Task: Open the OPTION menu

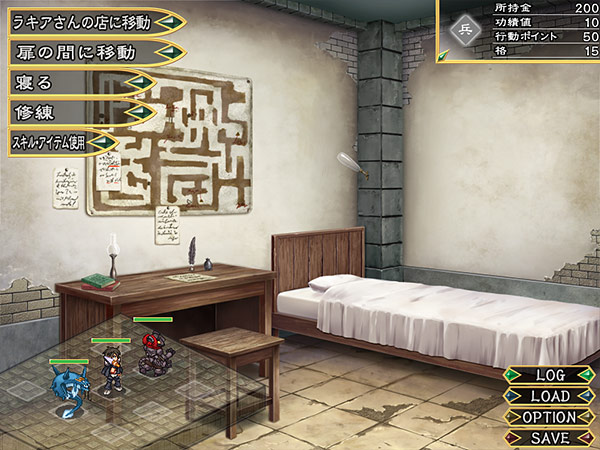Action: (x=550, y=417)
